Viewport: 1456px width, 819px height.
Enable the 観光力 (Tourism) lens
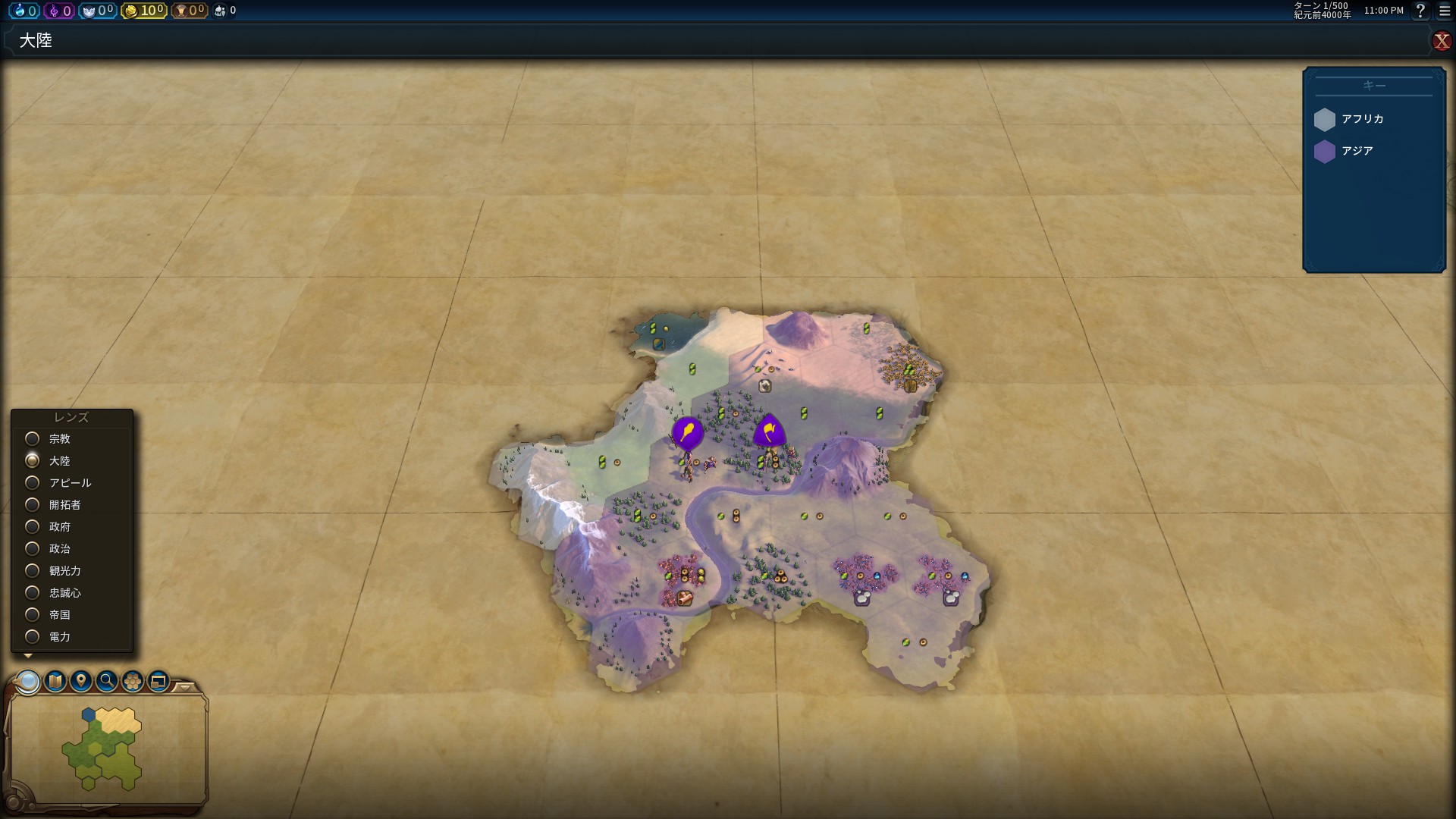(33, 570)
